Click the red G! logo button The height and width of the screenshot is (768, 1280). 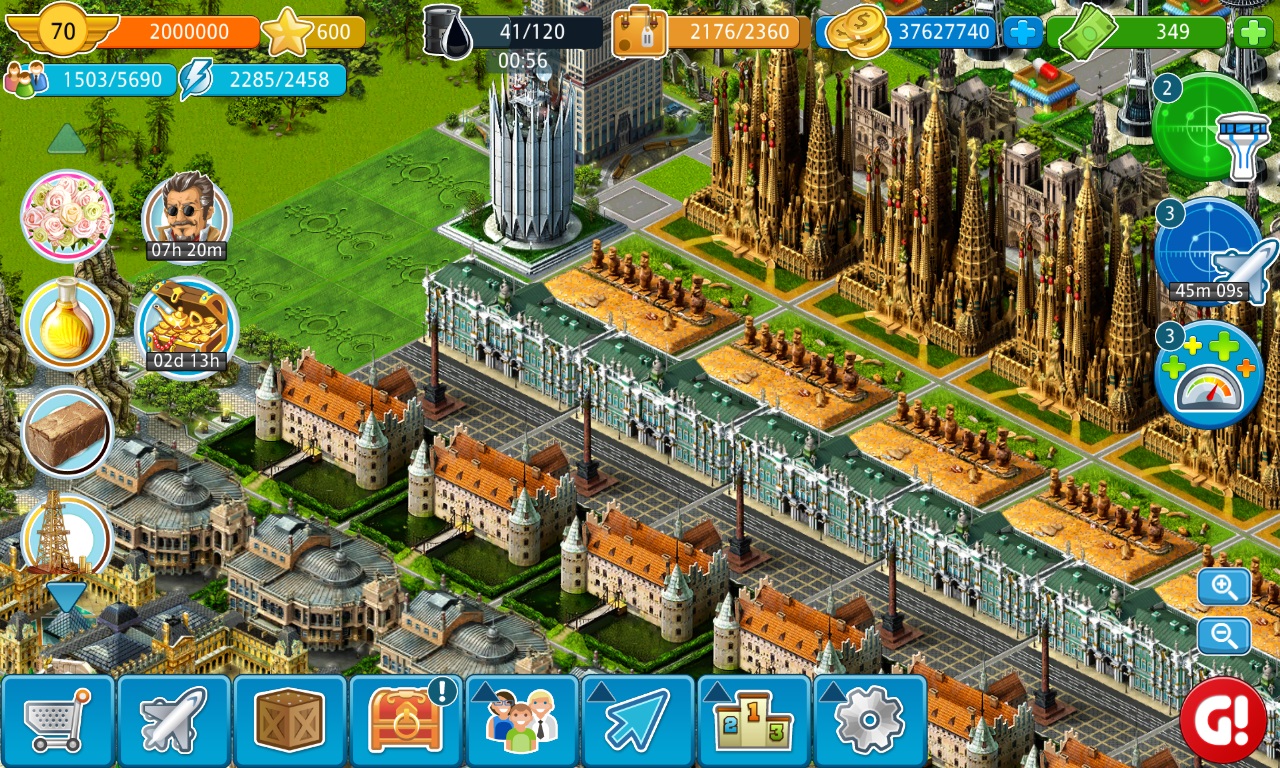click(1223, 719)
